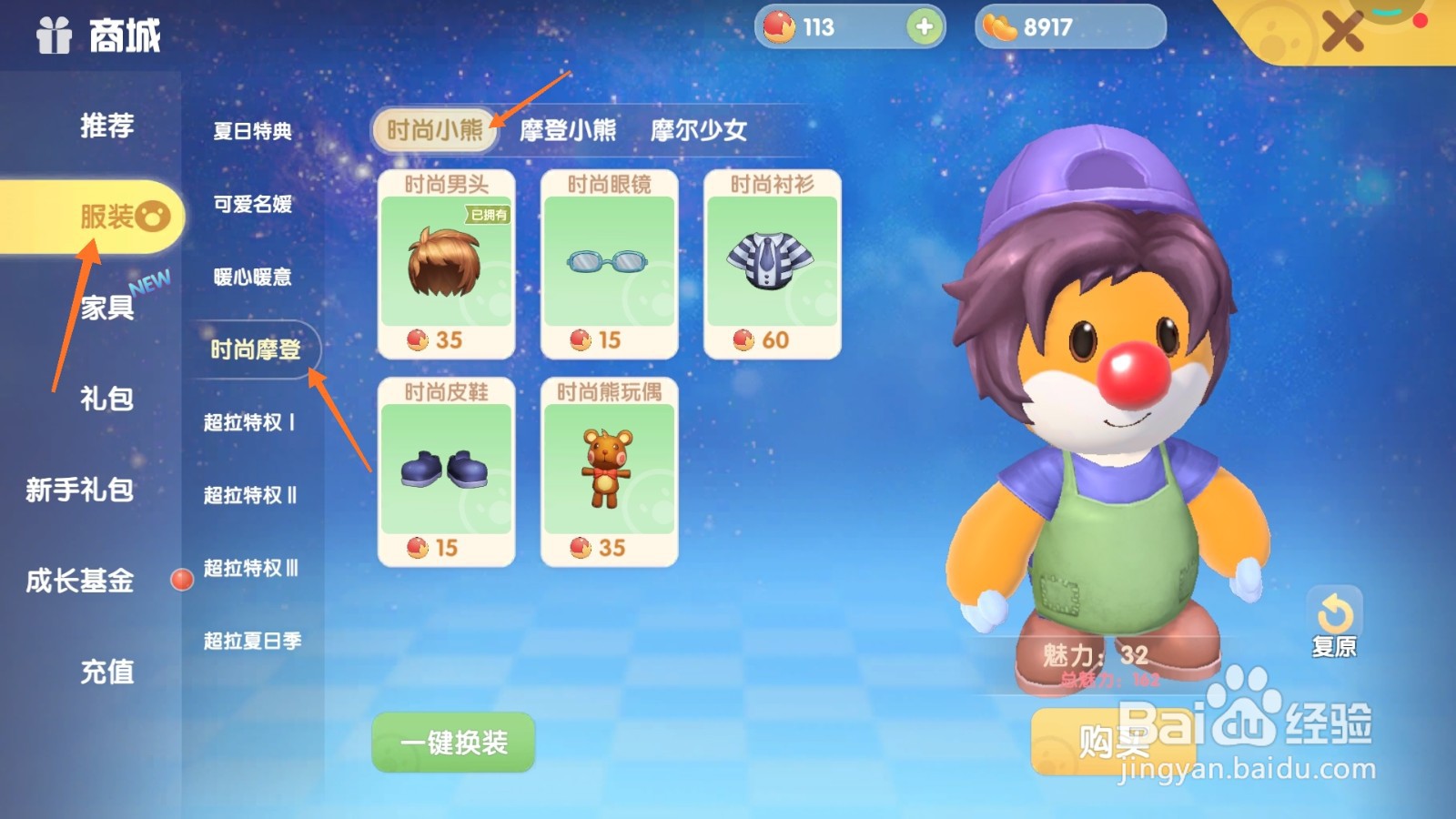
Task: Select the 时尚衬衫 shirt item
Action: click(x=771, y=264)
